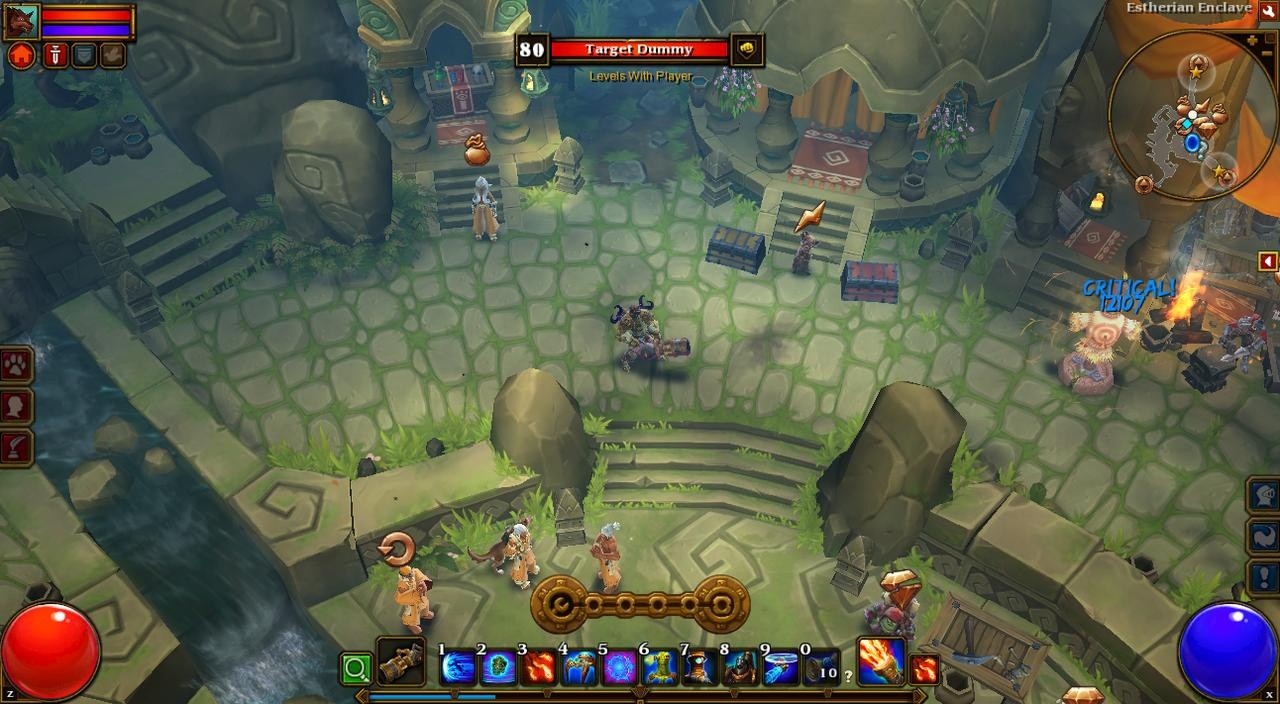Expand the red arrow side panel
Image resolution: width=1280 pixels, height=704 pixels.
[1268, 262]
